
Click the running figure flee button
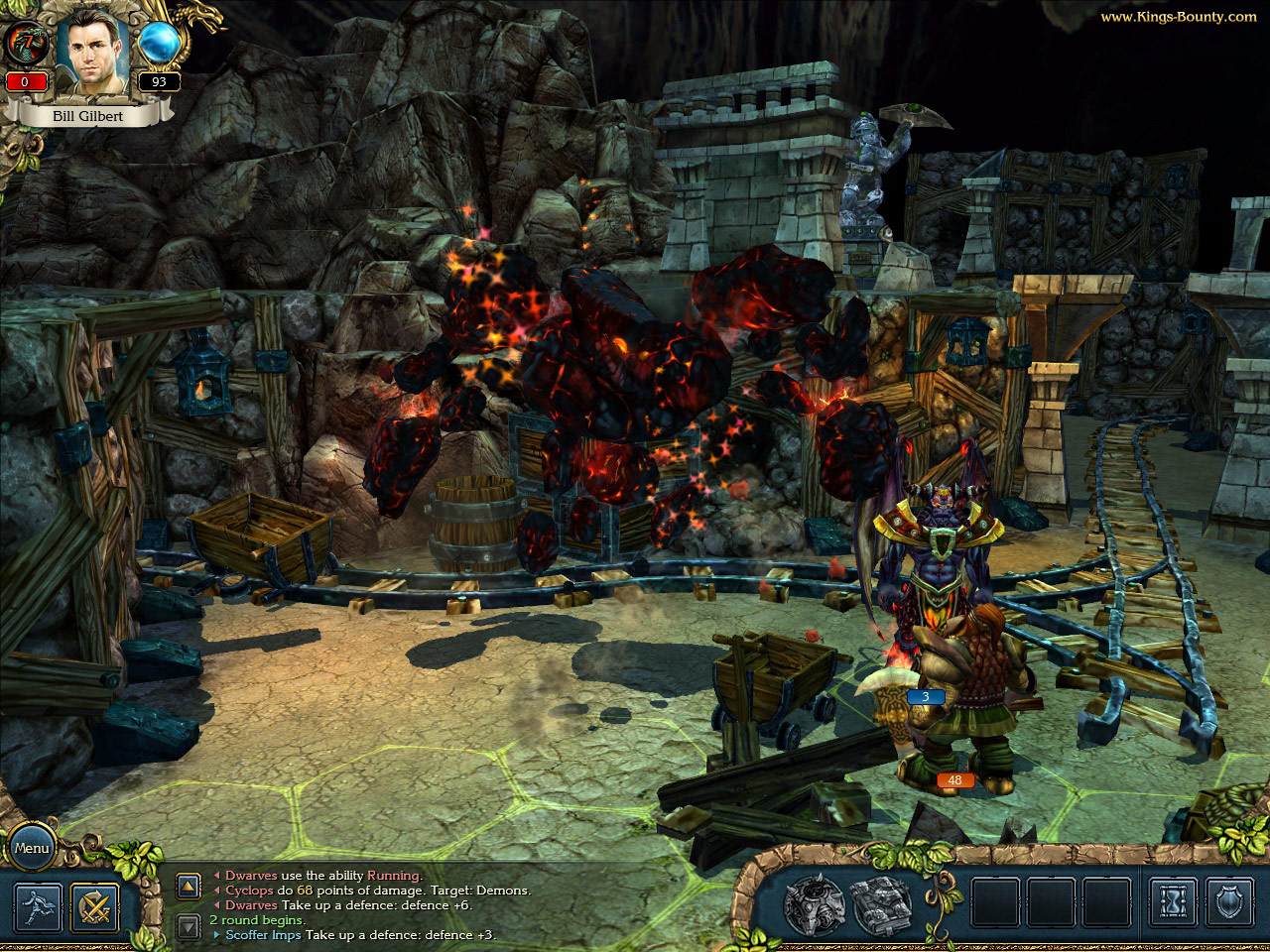pos(39,906)
